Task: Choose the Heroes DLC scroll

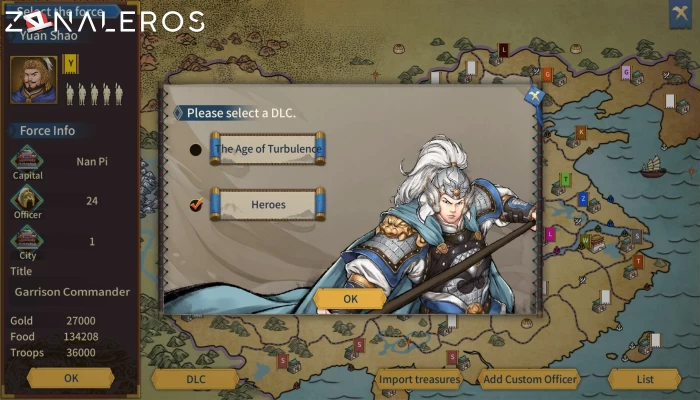Action: [x=267, y=205]
